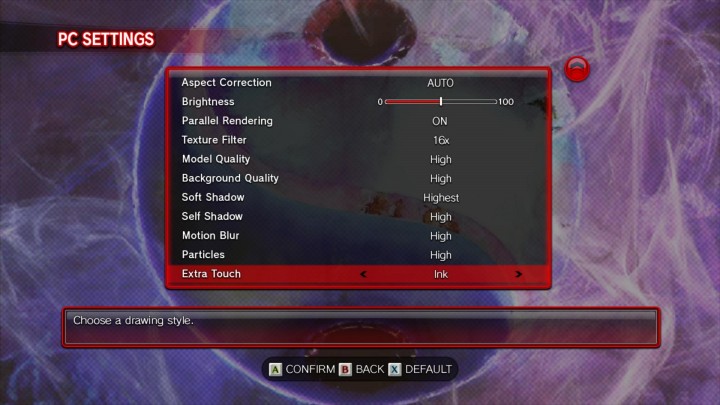Adjust the Brightness slider
This screenshot has height=405, width=720.
click(x=441, y=102)
